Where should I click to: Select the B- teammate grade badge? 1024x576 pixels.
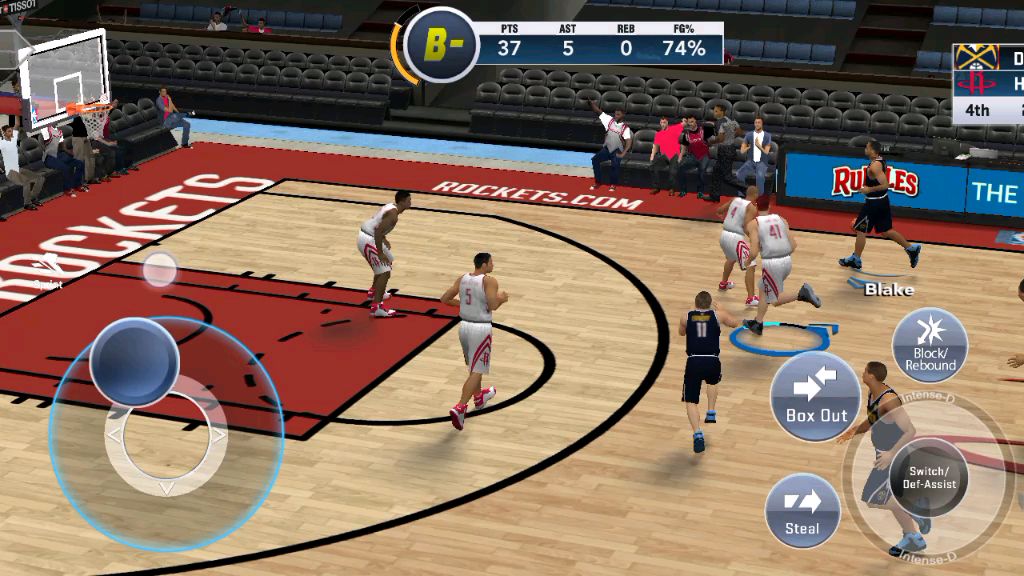click(x=439, y=45)
